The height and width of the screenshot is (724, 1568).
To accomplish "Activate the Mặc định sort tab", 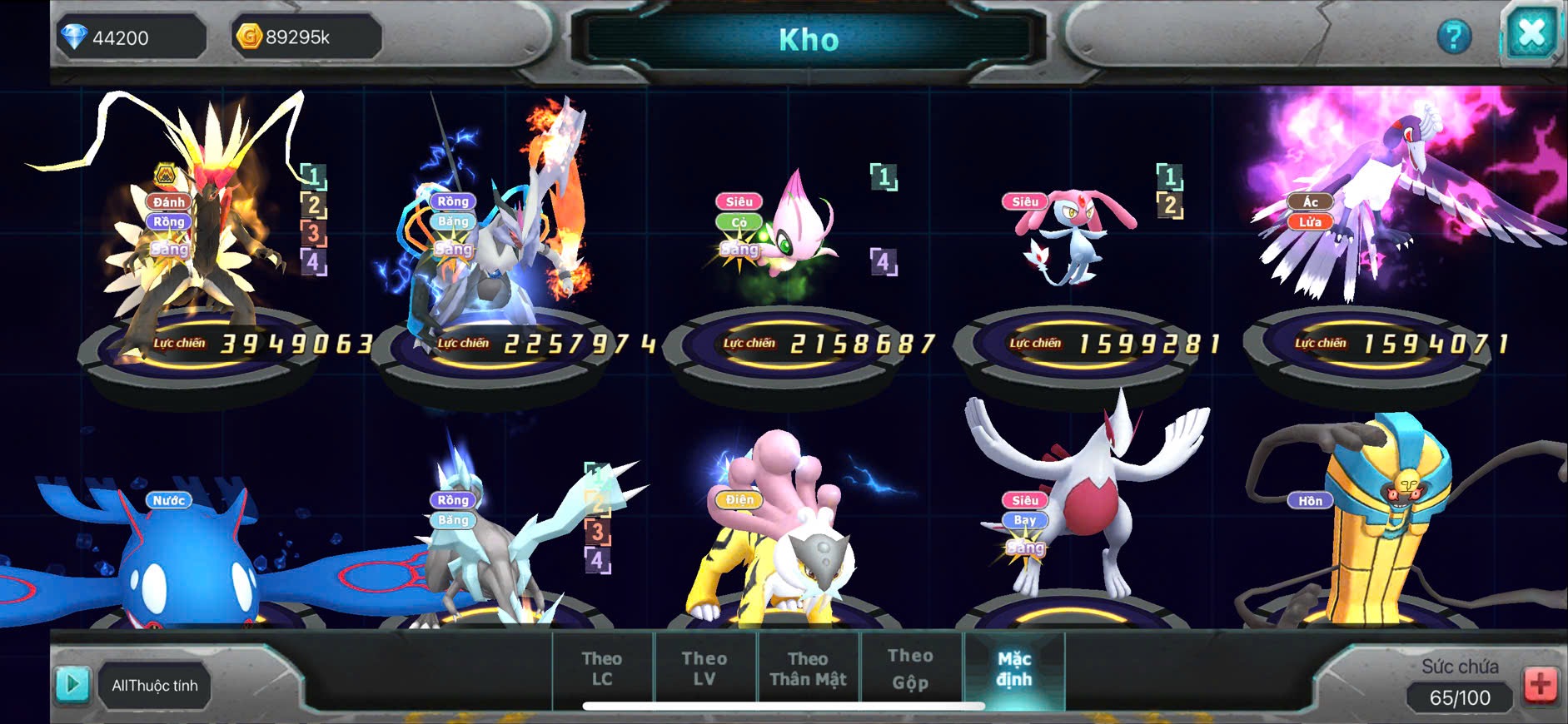I will coord(1014,669).
